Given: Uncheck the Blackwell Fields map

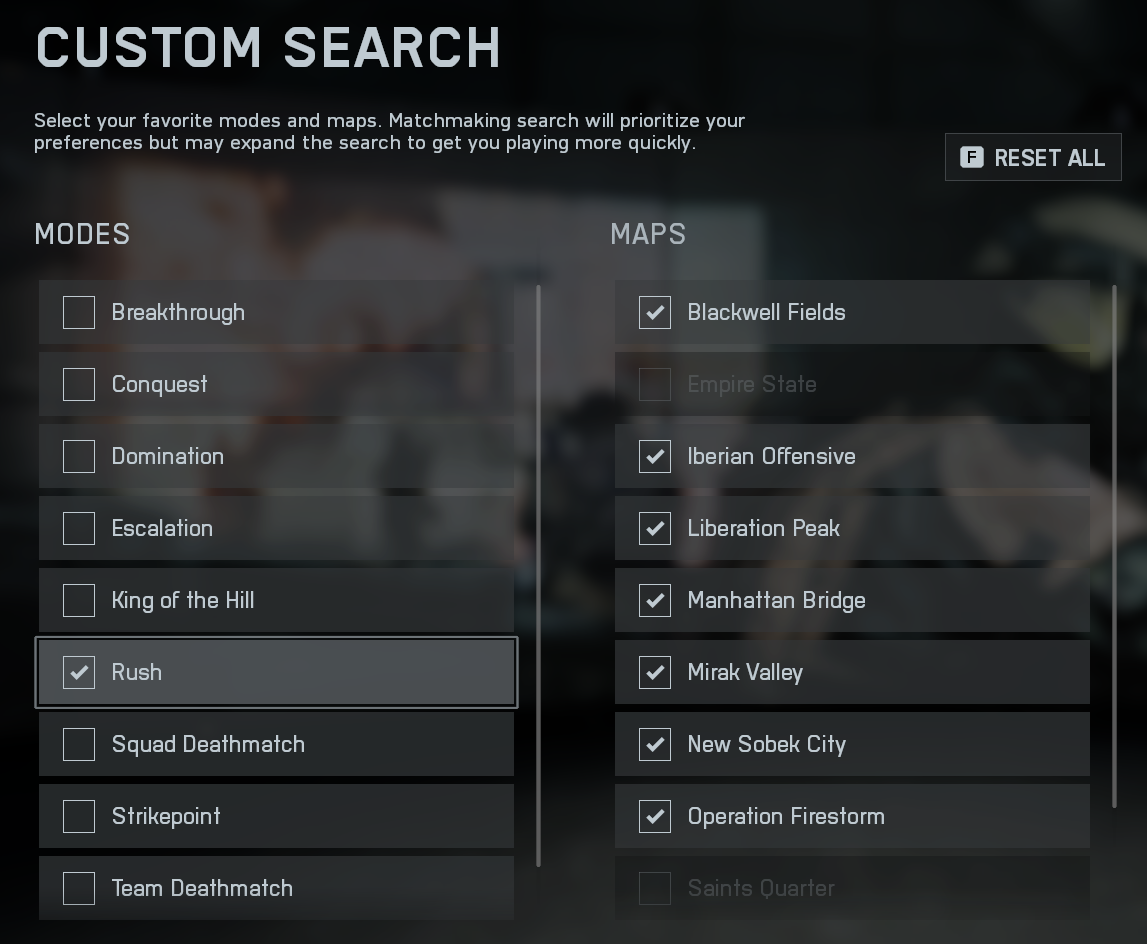Looking at the screenshot, I should pos(655,312).
